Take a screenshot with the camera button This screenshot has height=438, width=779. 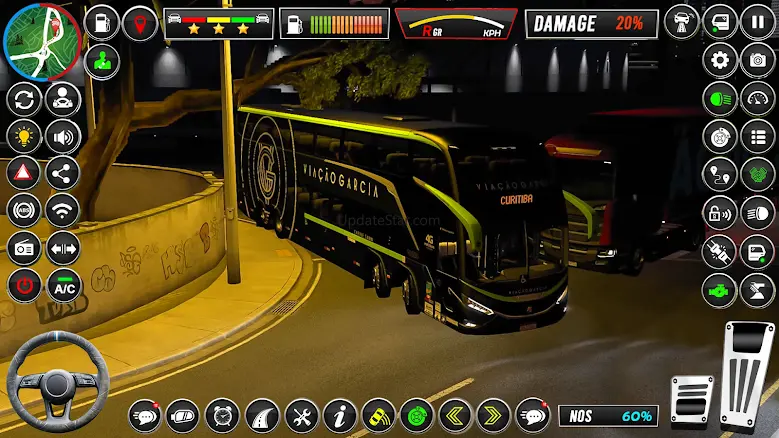click(757, 60)
